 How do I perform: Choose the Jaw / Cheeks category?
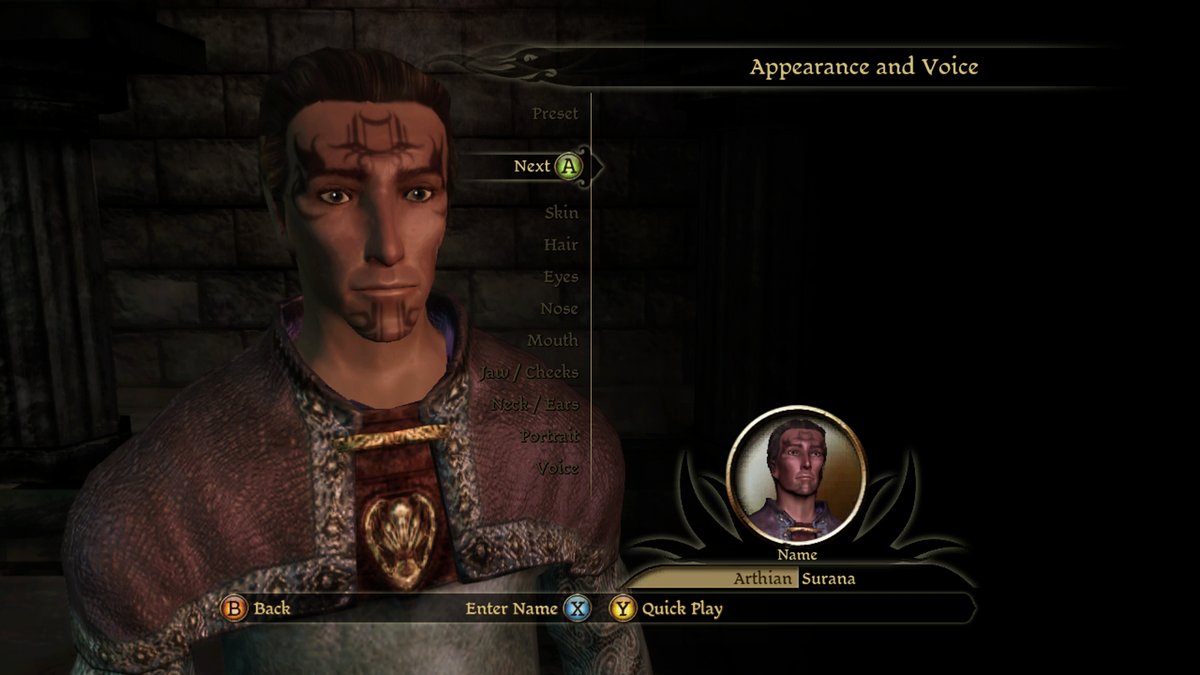click(x=529, y=373)
